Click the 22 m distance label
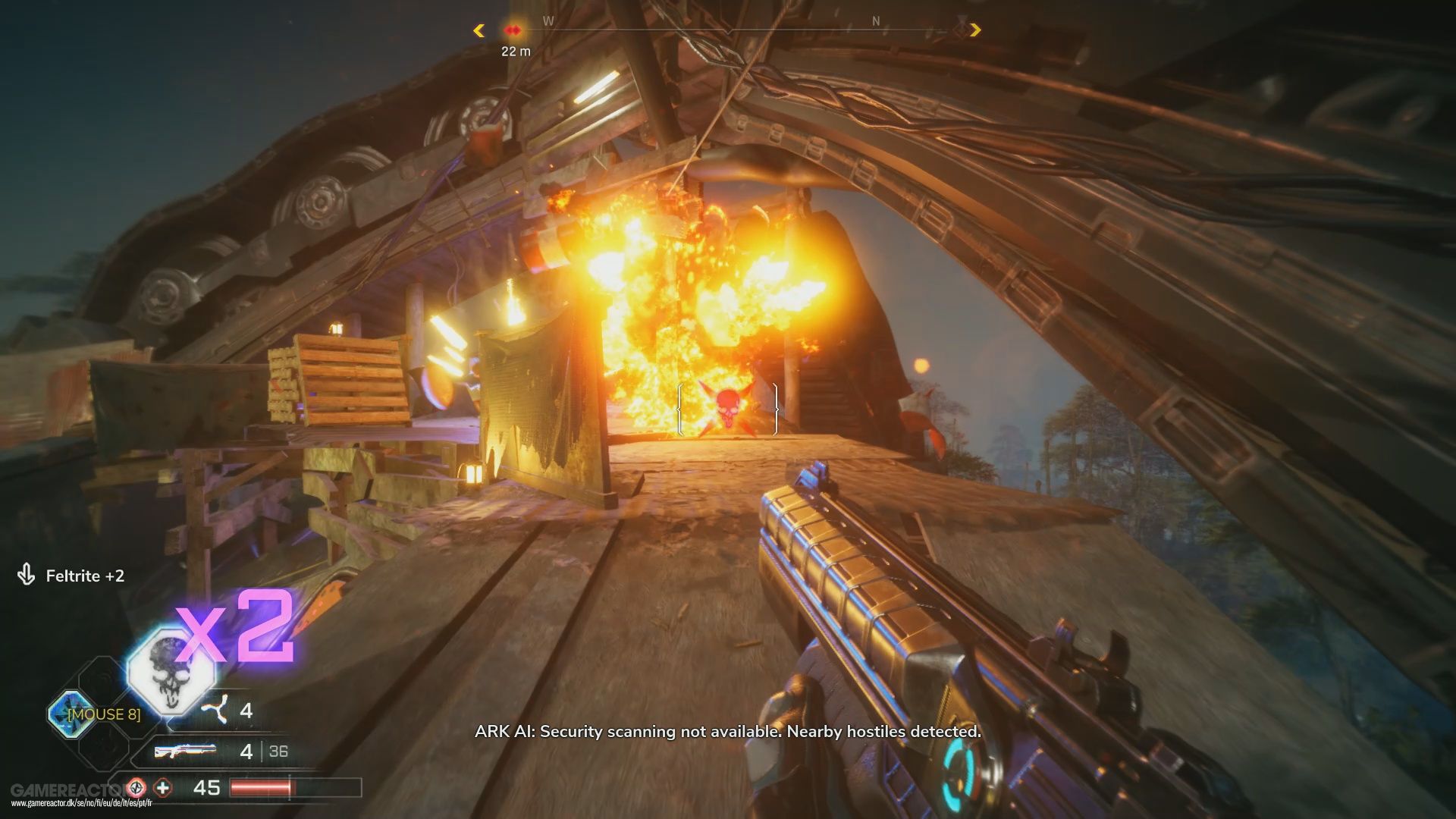The image size is (1456, 819). [516, 51]
